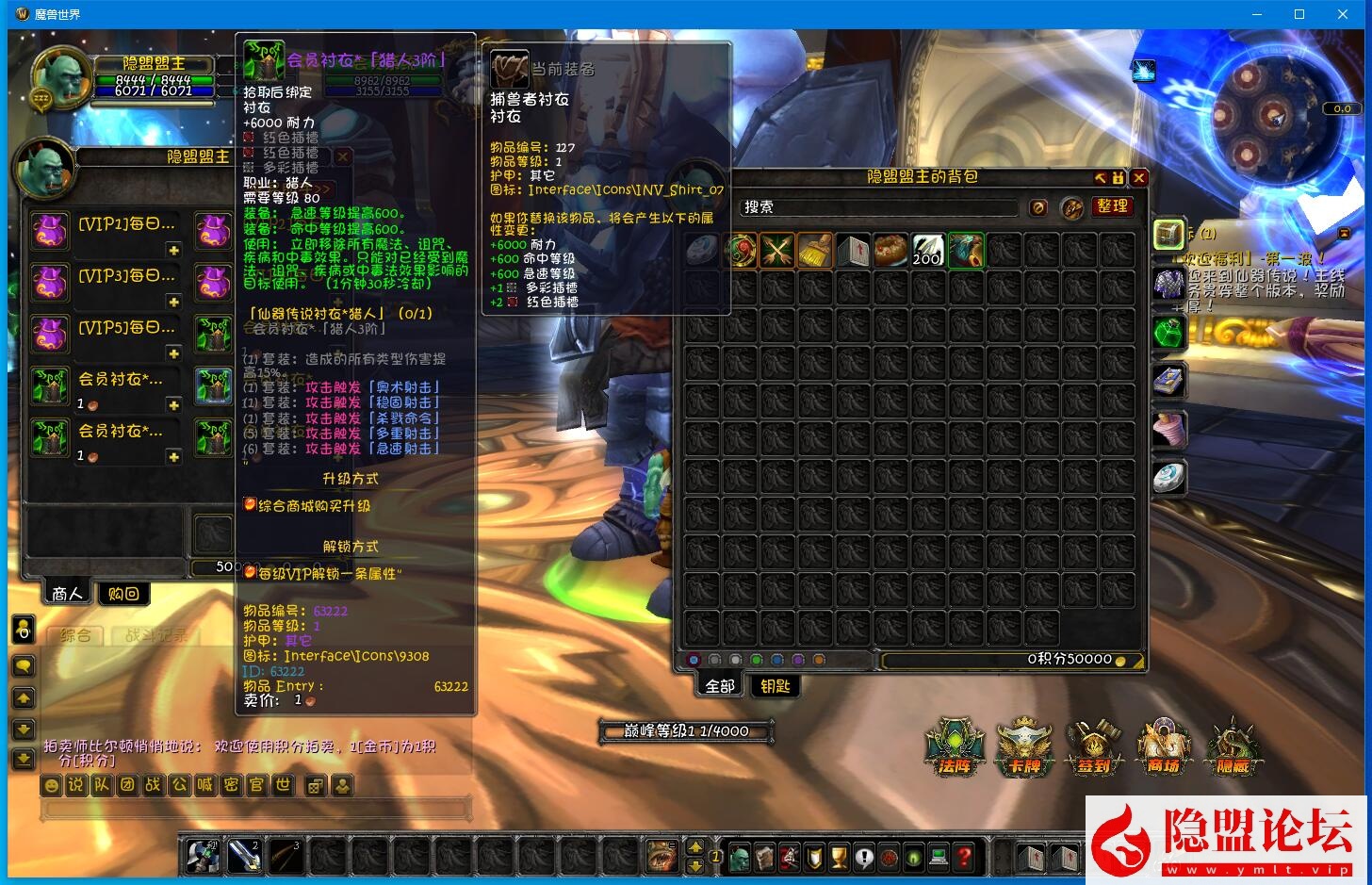Open the 购回 buyback tab
Screen dimensions: 1372x885
tap(123, 594)
